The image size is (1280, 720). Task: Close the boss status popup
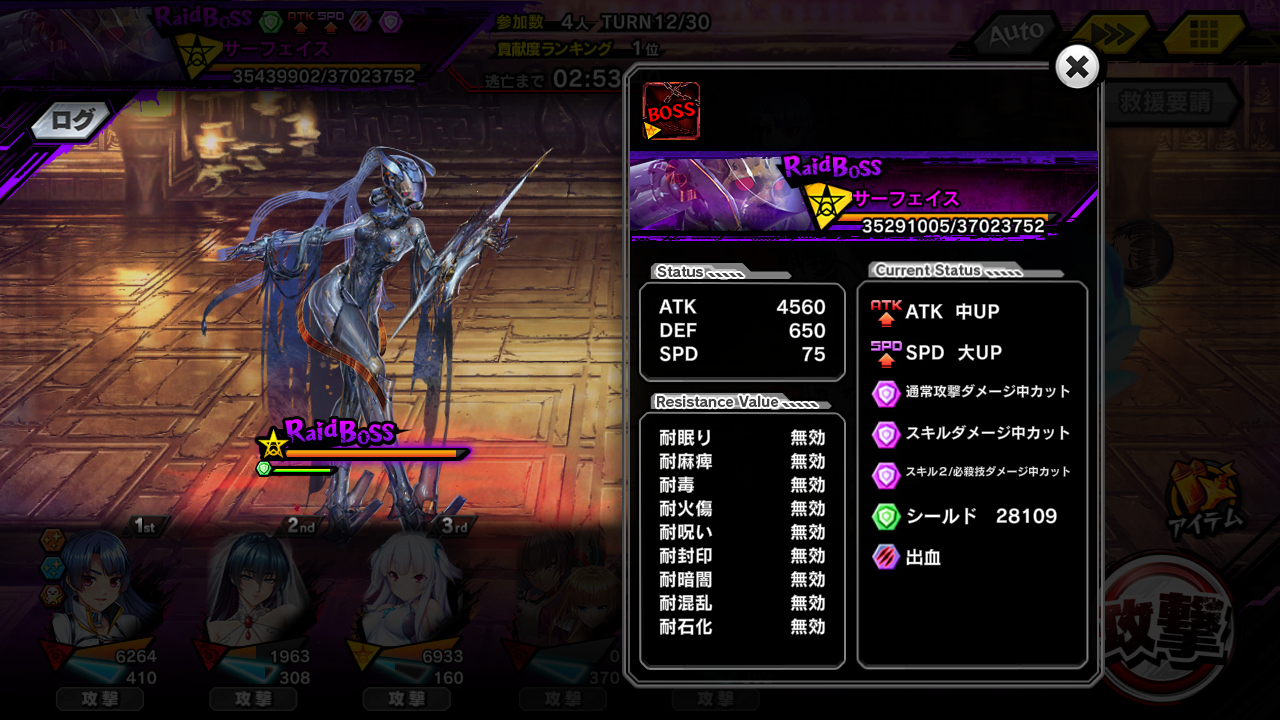pos(1077,67)
